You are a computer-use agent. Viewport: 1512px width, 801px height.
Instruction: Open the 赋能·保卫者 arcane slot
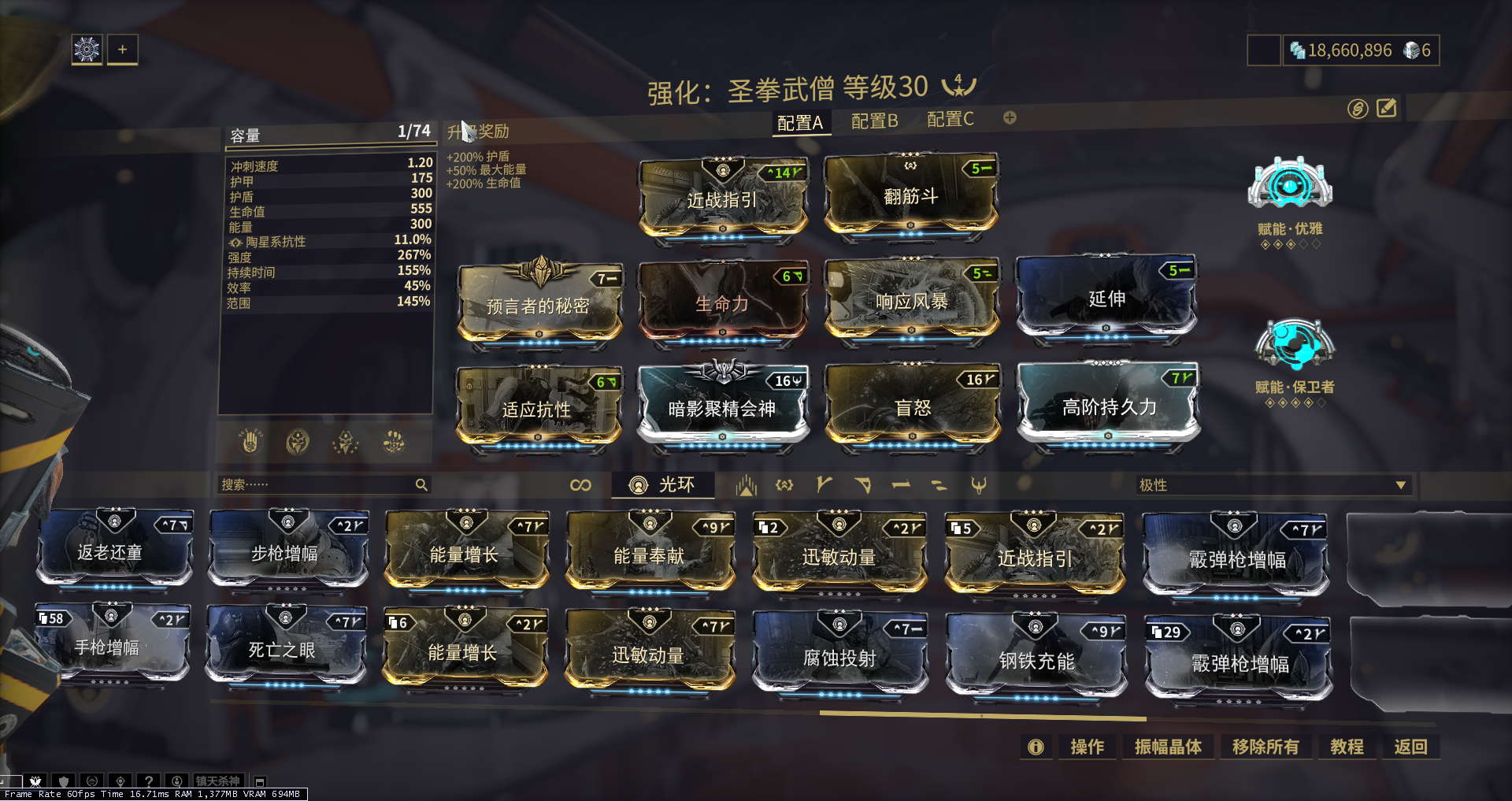(x=1294, y=347)
